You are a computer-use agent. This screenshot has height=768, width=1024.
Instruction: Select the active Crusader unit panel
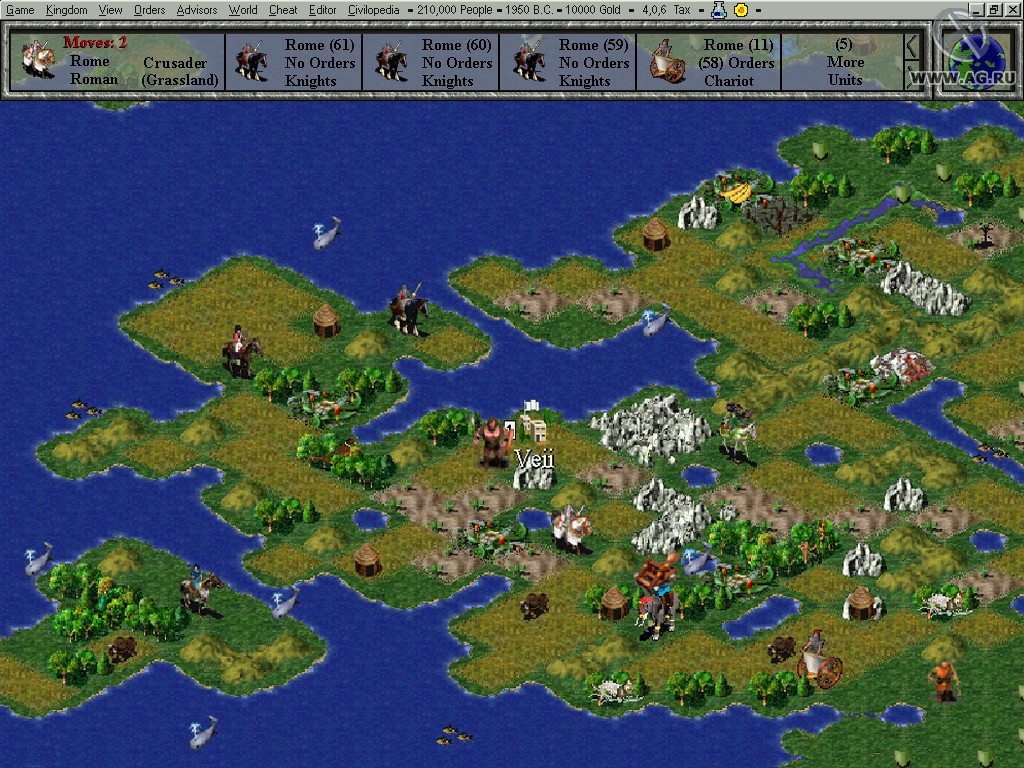(120, 62)
